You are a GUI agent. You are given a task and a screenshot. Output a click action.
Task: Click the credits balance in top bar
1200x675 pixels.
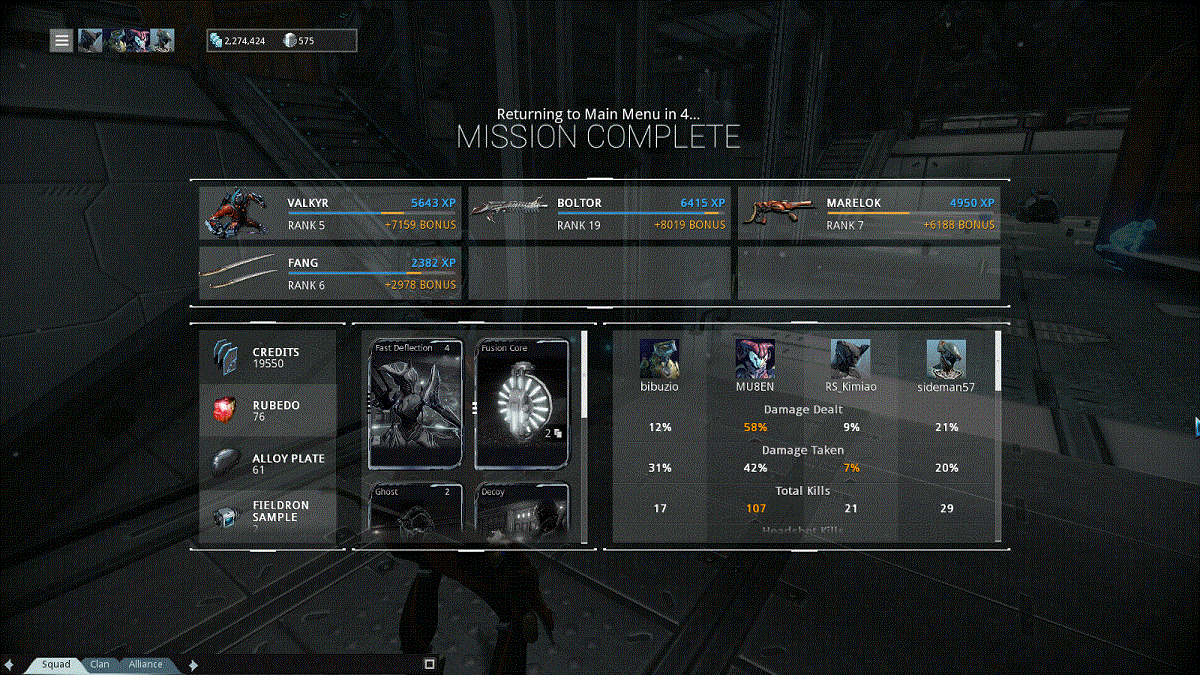(238, 41)
